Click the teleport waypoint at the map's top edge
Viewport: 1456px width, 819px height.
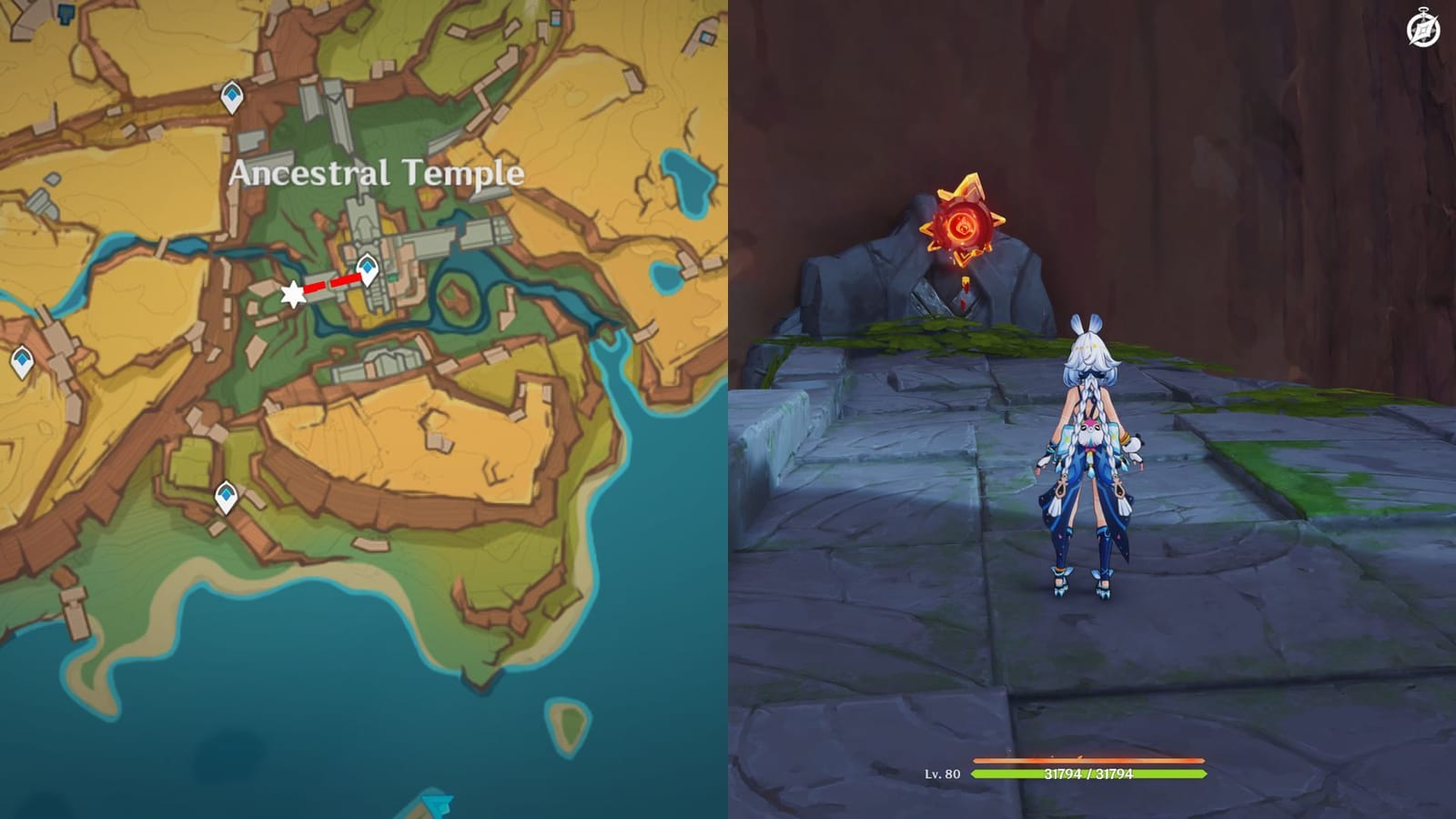click(x=230, y=94)
